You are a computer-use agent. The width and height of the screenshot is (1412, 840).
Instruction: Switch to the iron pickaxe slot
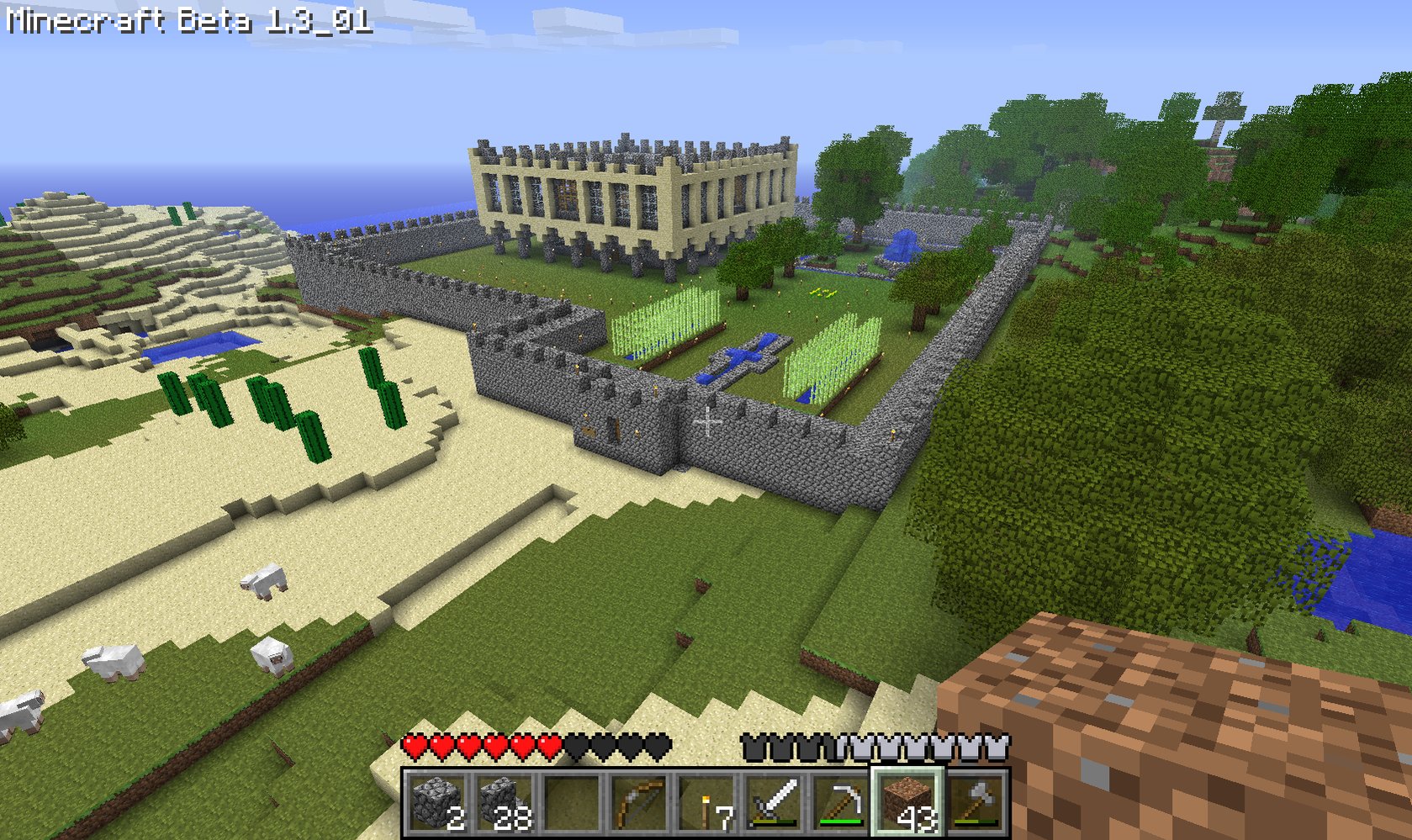point(841,802)
